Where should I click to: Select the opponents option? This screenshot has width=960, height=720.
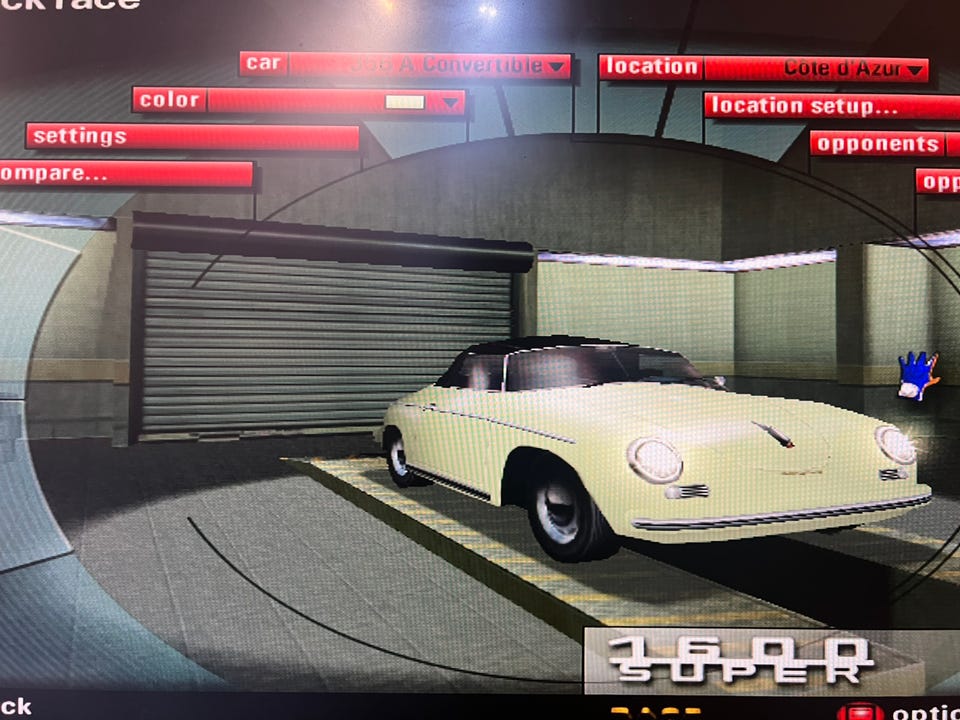click(877, 144)
